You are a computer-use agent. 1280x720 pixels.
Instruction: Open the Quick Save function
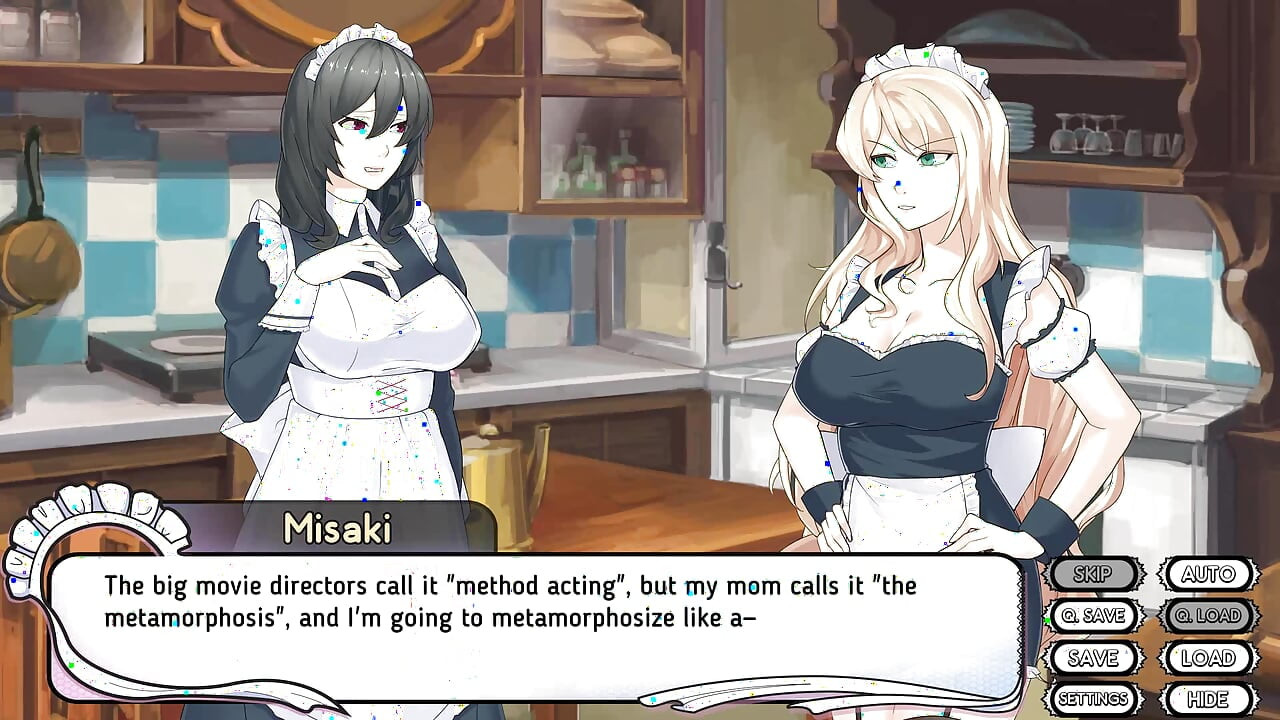coord(1094,616)
